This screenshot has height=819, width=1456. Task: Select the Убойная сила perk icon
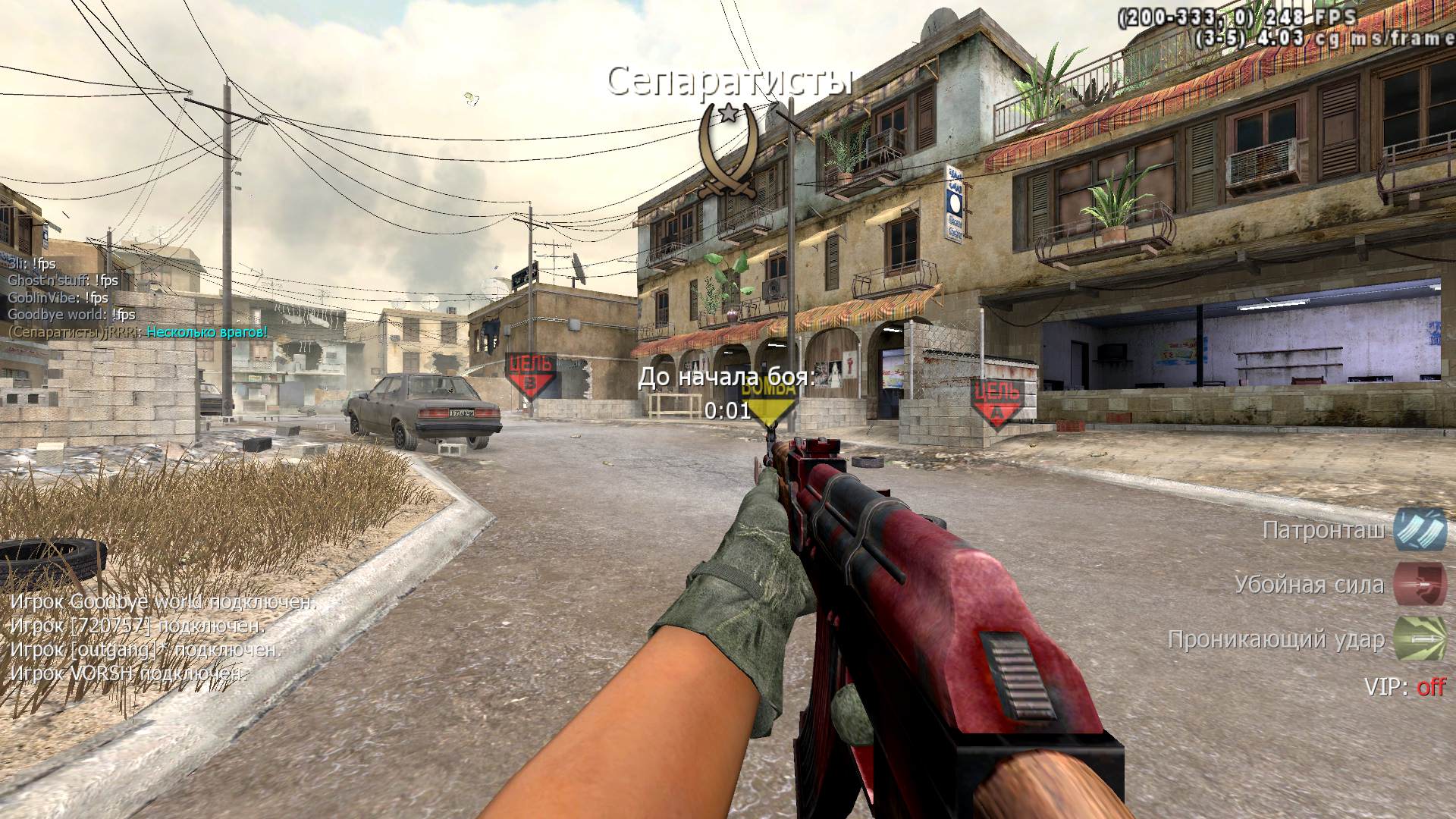point(1420,584)
